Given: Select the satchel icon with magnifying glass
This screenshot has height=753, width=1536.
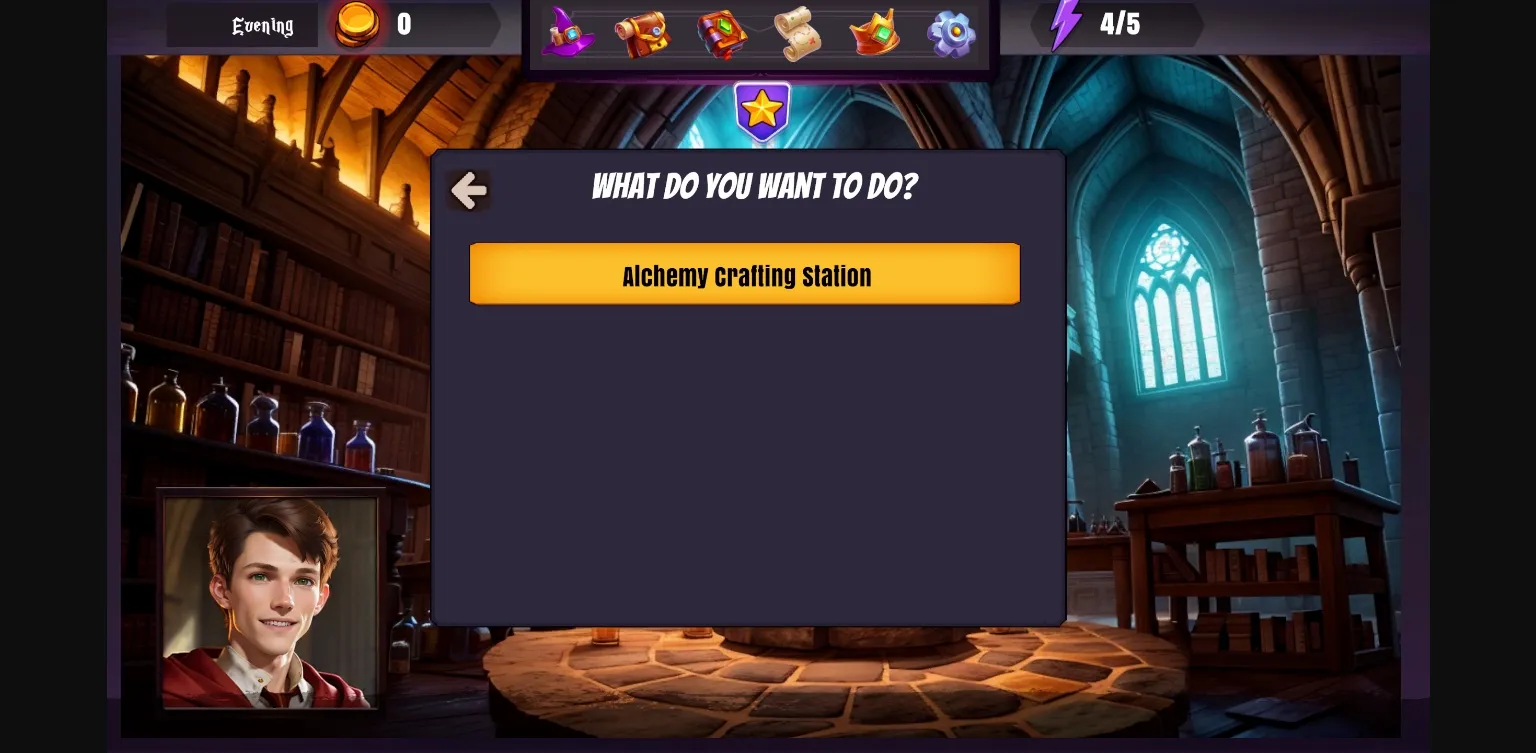Looking at the screenshot, I should (x=644, y=33).
